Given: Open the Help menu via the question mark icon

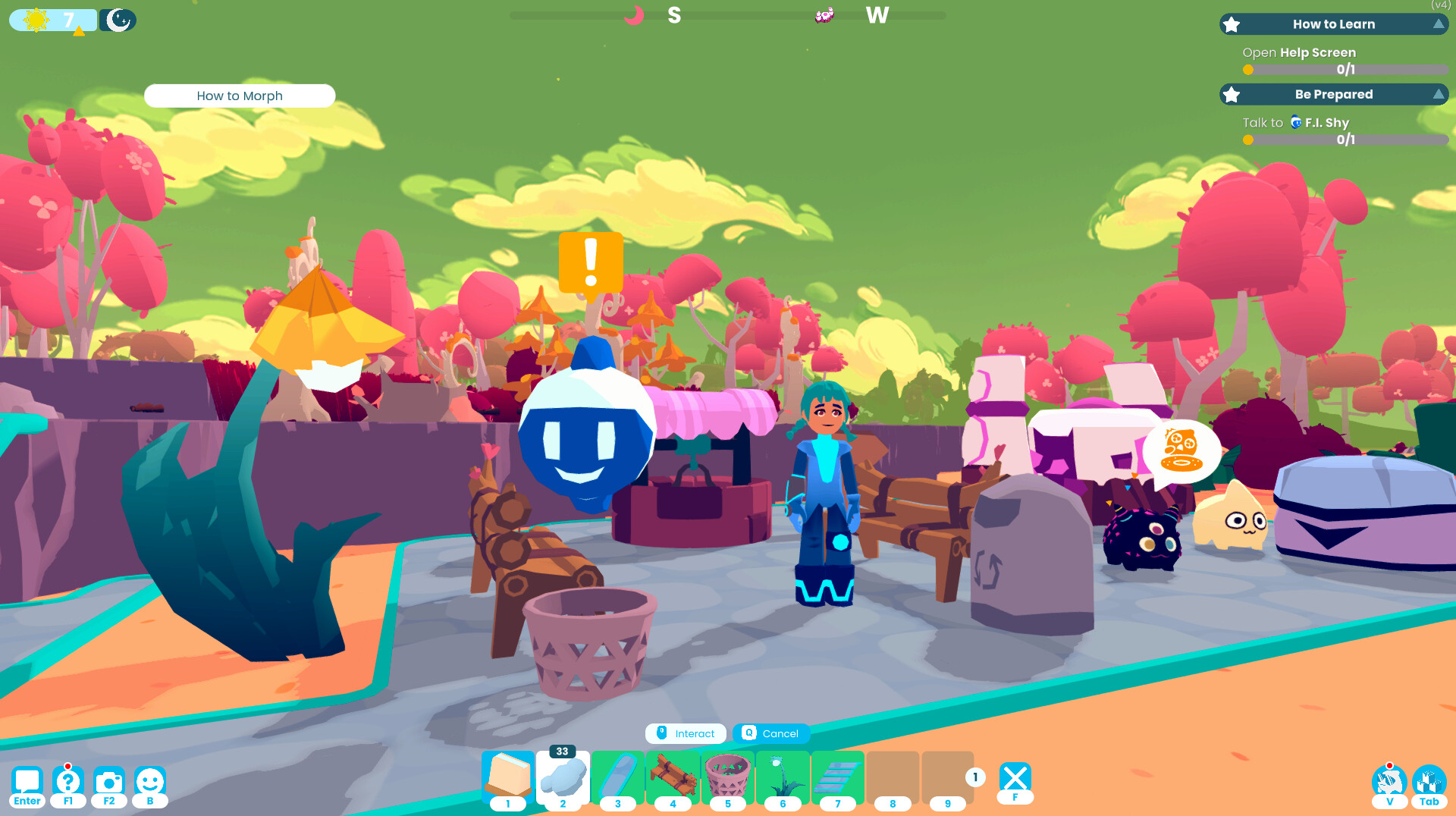Looking at the screenshot, I should coord(68,782).
